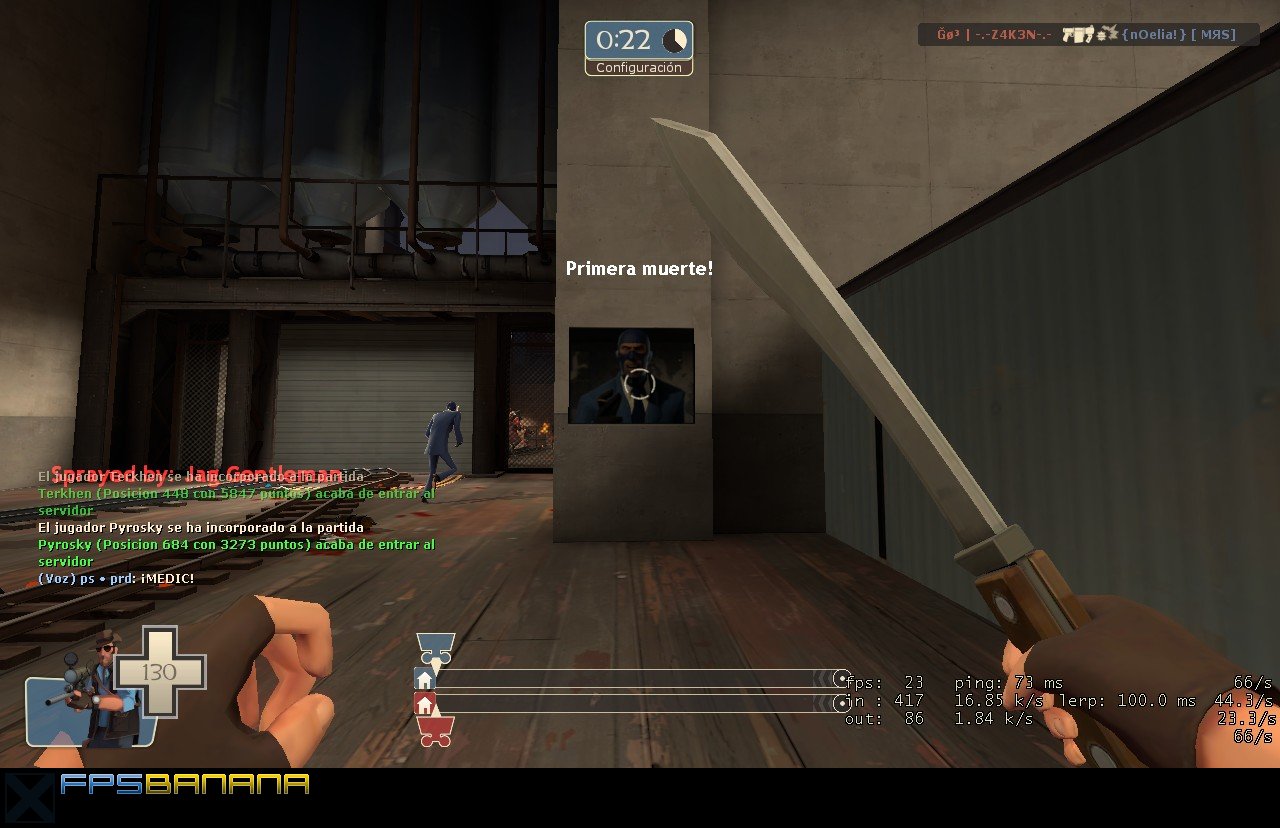Click Terkhen's name in the chat
This screenshot has width=1280, height=828.
pos(67,493)
